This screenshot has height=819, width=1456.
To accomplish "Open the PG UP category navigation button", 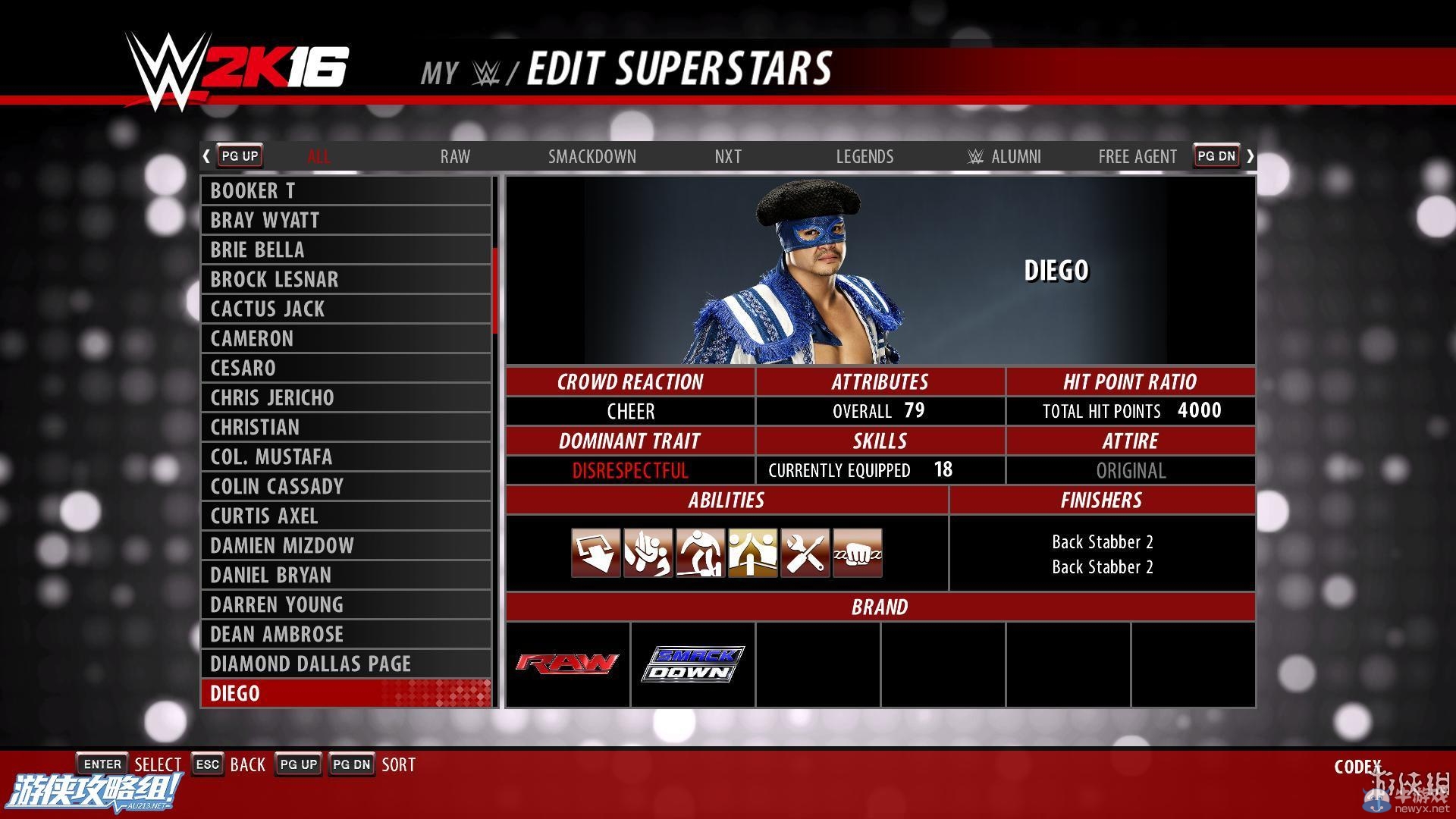I will (x=239, y=155).
